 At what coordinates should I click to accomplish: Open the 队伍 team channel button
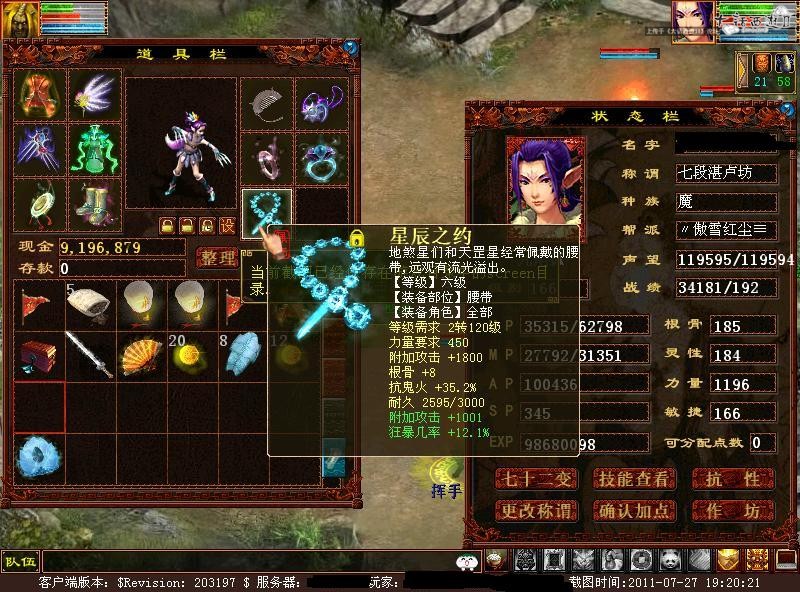coord(19,561)
